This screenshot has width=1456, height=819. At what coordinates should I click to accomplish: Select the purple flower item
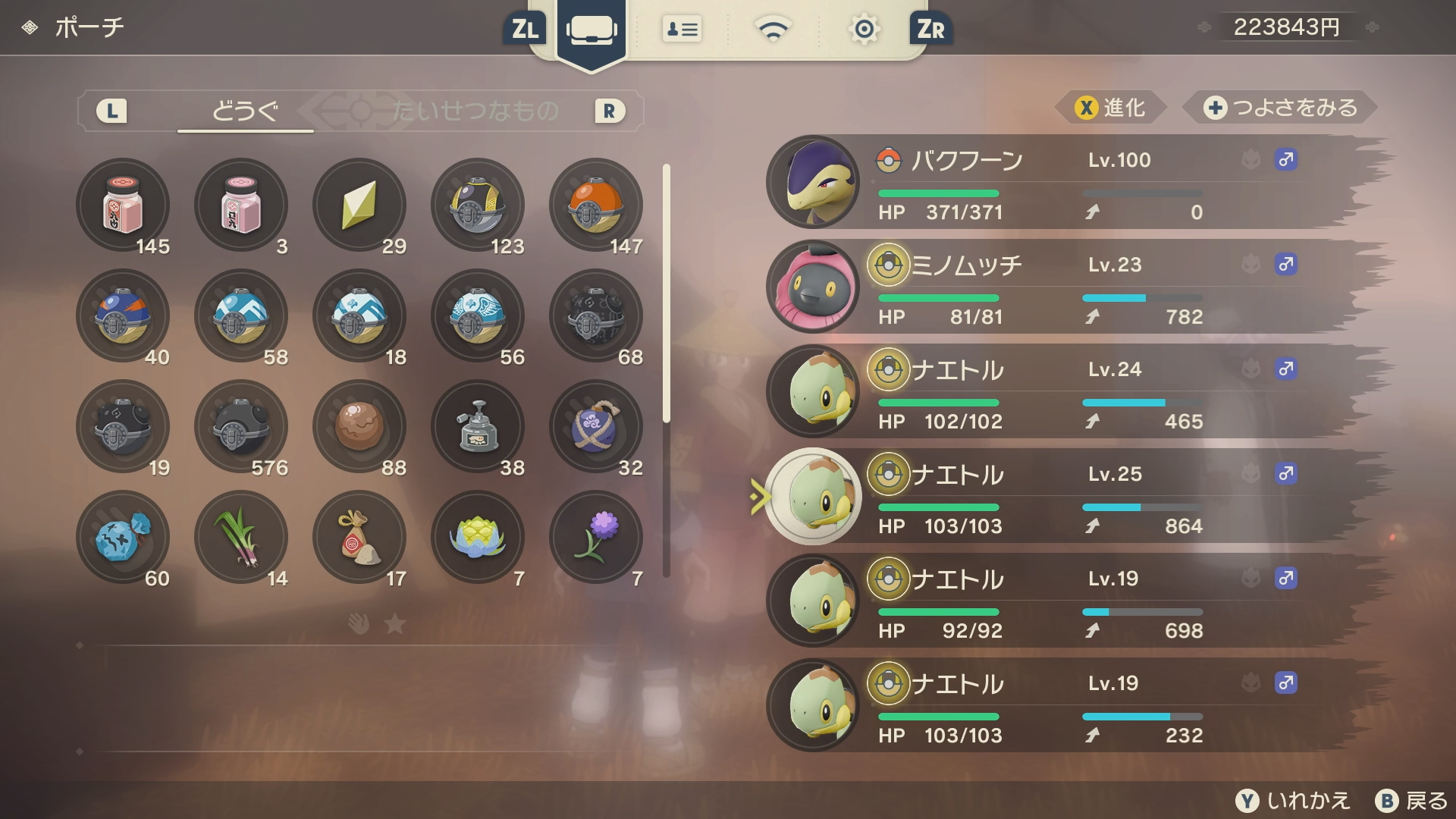[x=596, y=537]
